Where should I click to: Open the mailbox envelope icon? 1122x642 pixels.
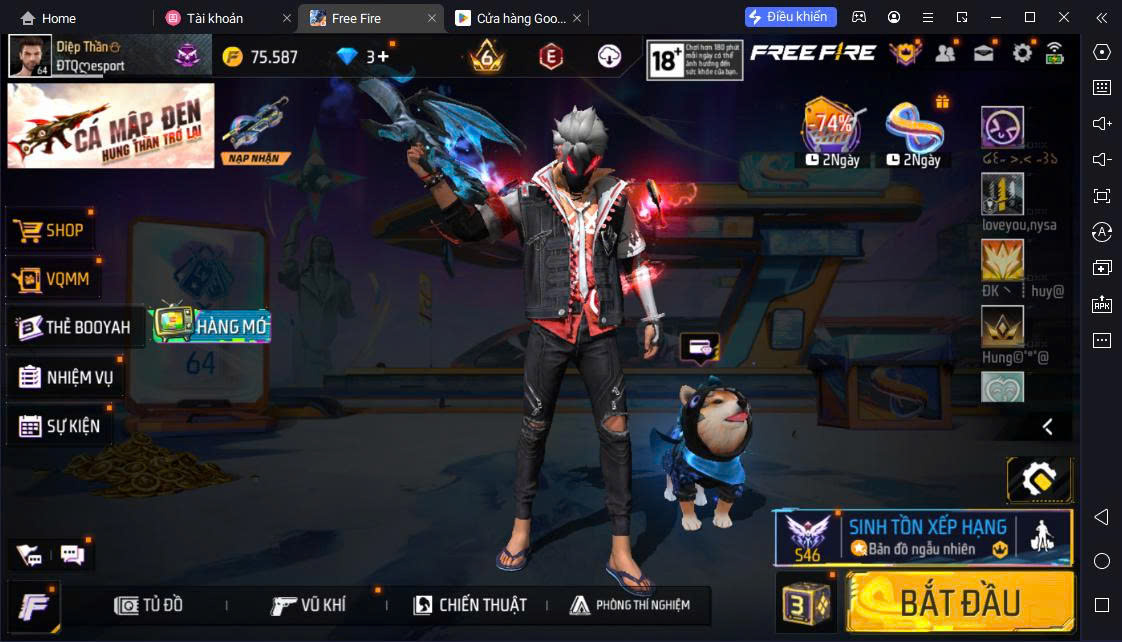click(x=984, y=54)
